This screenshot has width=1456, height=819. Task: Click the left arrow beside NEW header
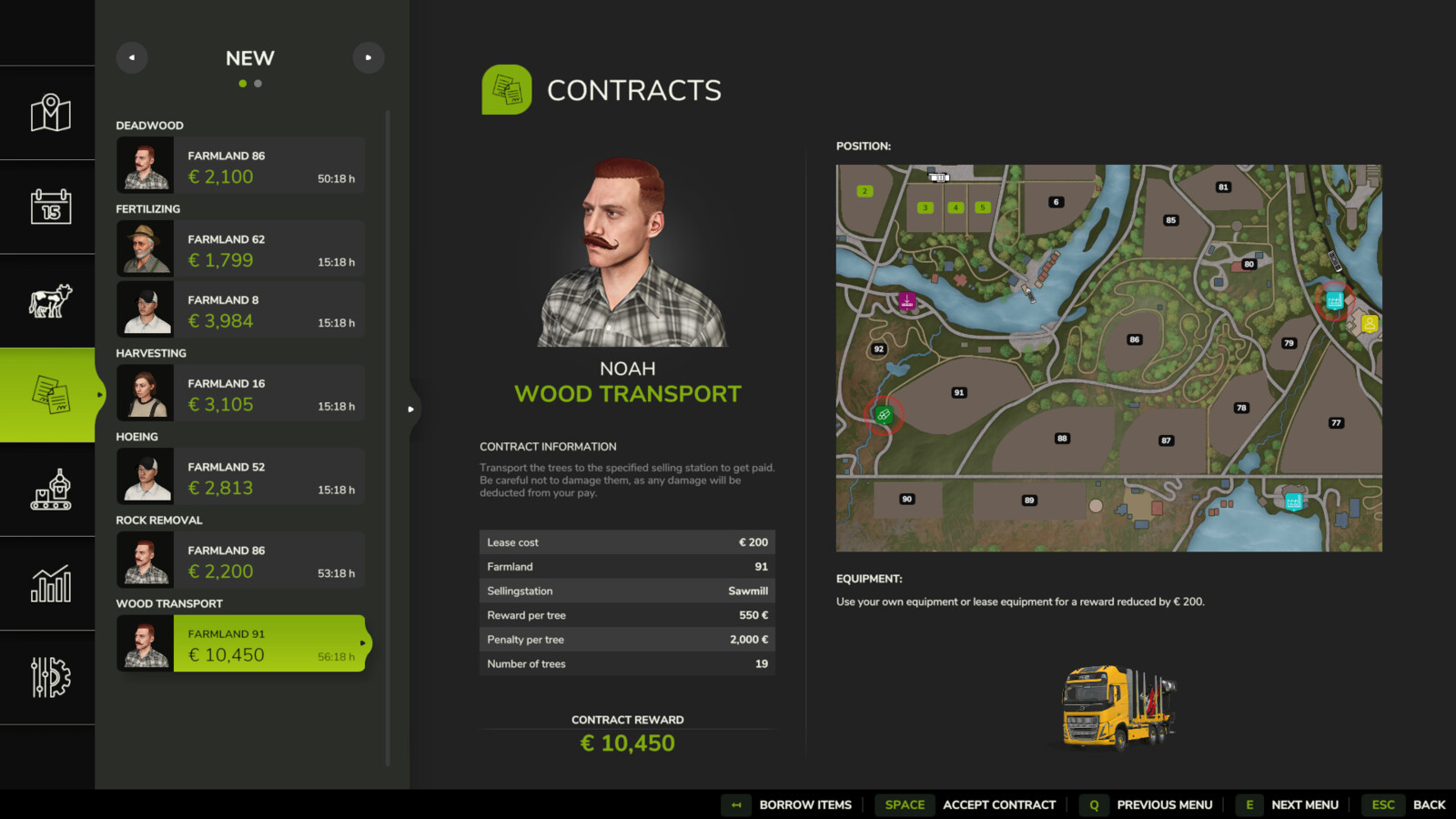(131, 57)
